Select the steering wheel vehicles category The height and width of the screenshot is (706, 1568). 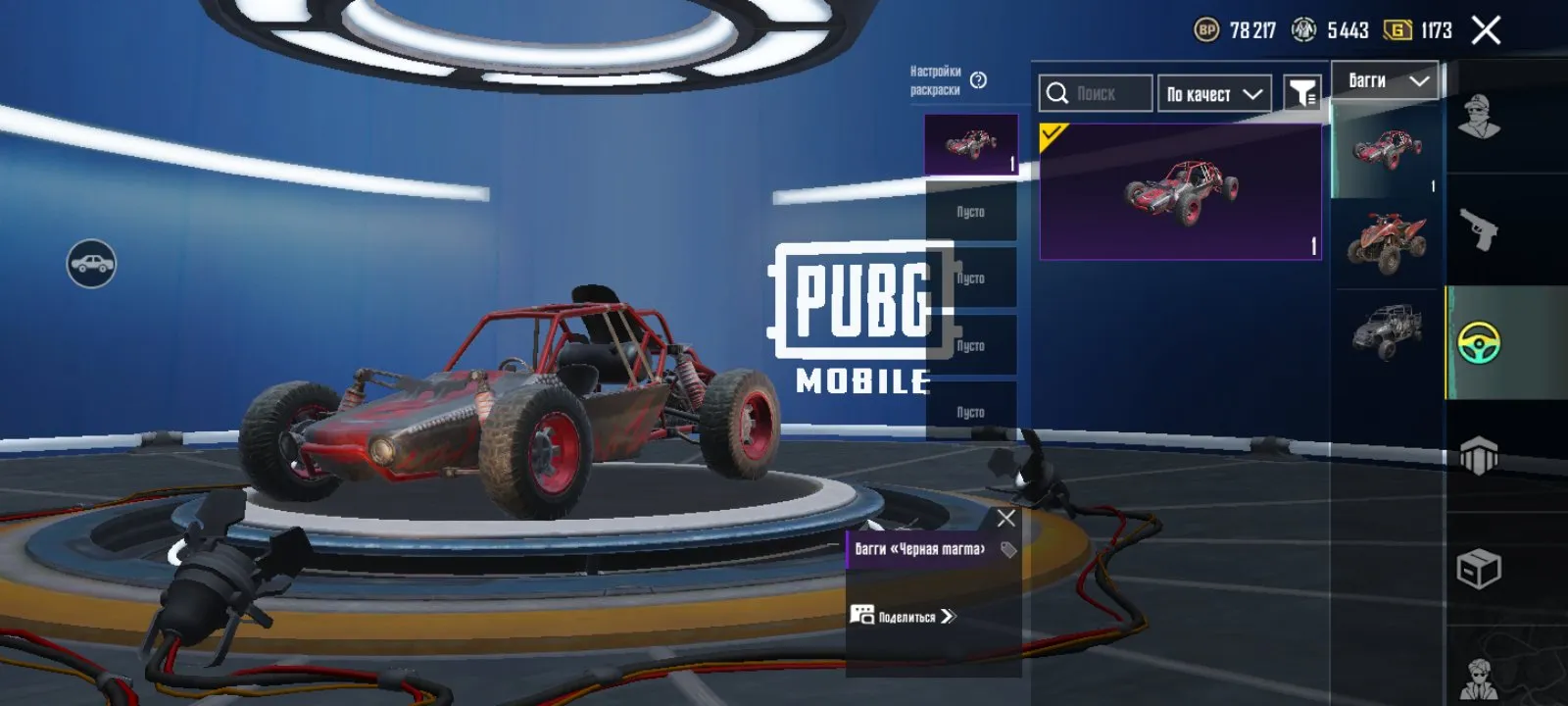tap(1479, 343)
